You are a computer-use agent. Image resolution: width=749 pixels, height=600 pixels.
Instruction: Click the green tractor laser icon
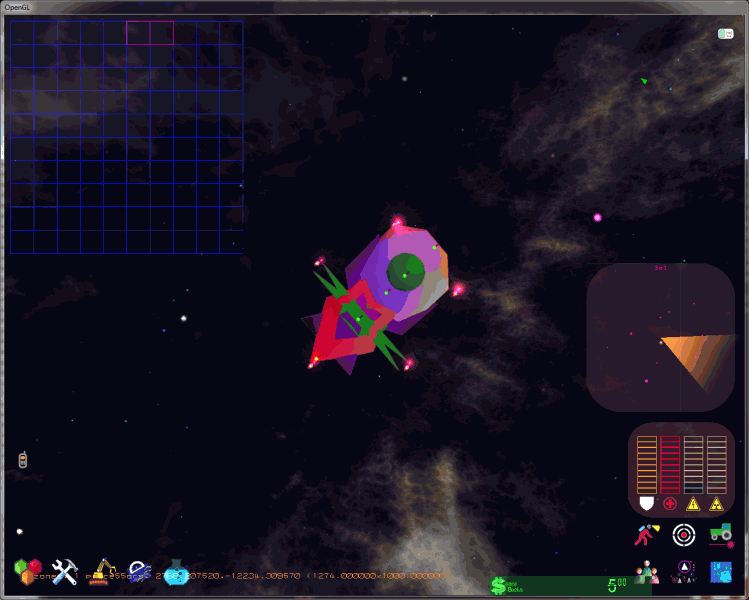[720, 534]
